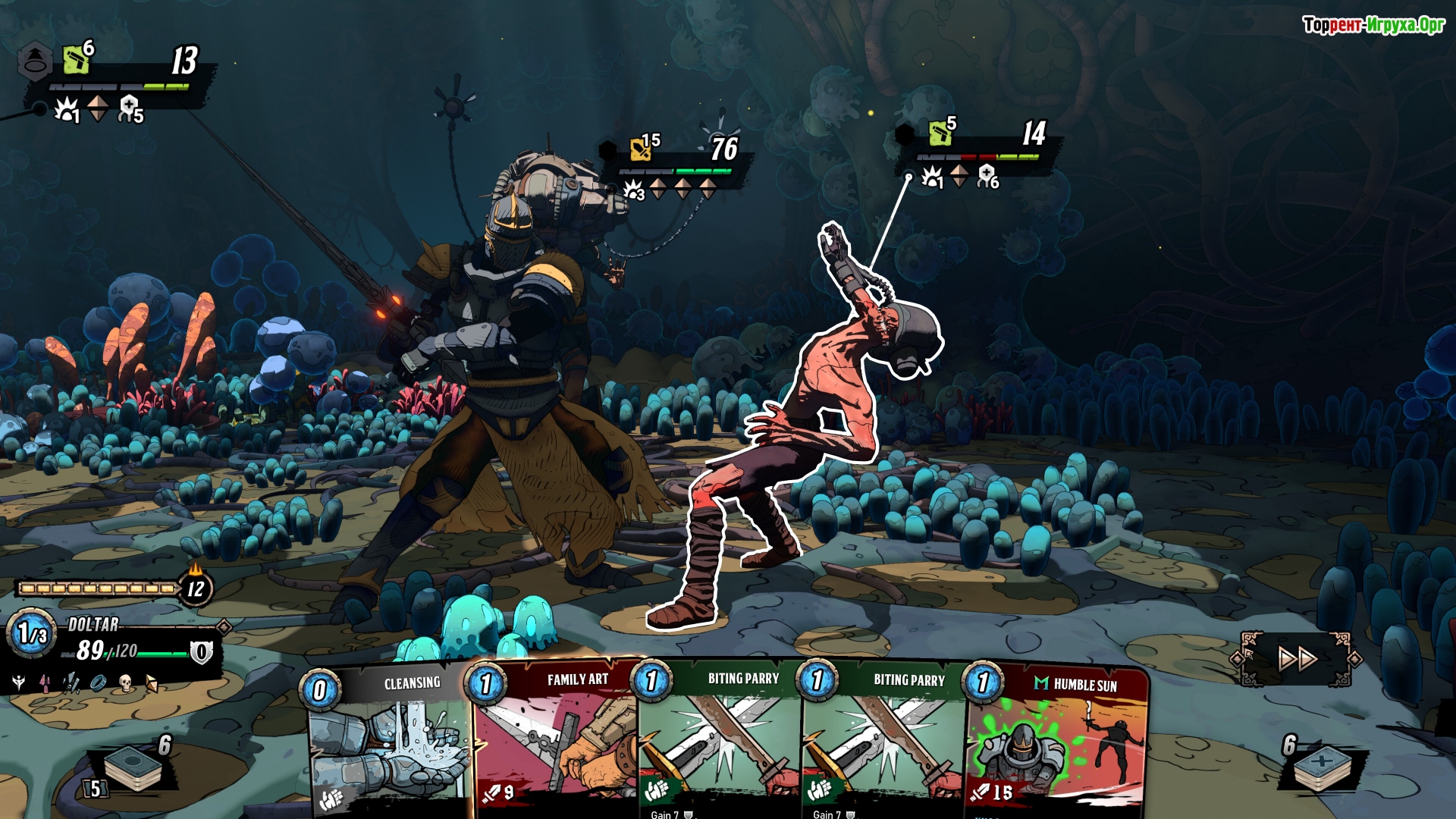Viewport: 1456px width, 819px height.
Task: Inspect the skull relic icon
Action: (126, 683)
